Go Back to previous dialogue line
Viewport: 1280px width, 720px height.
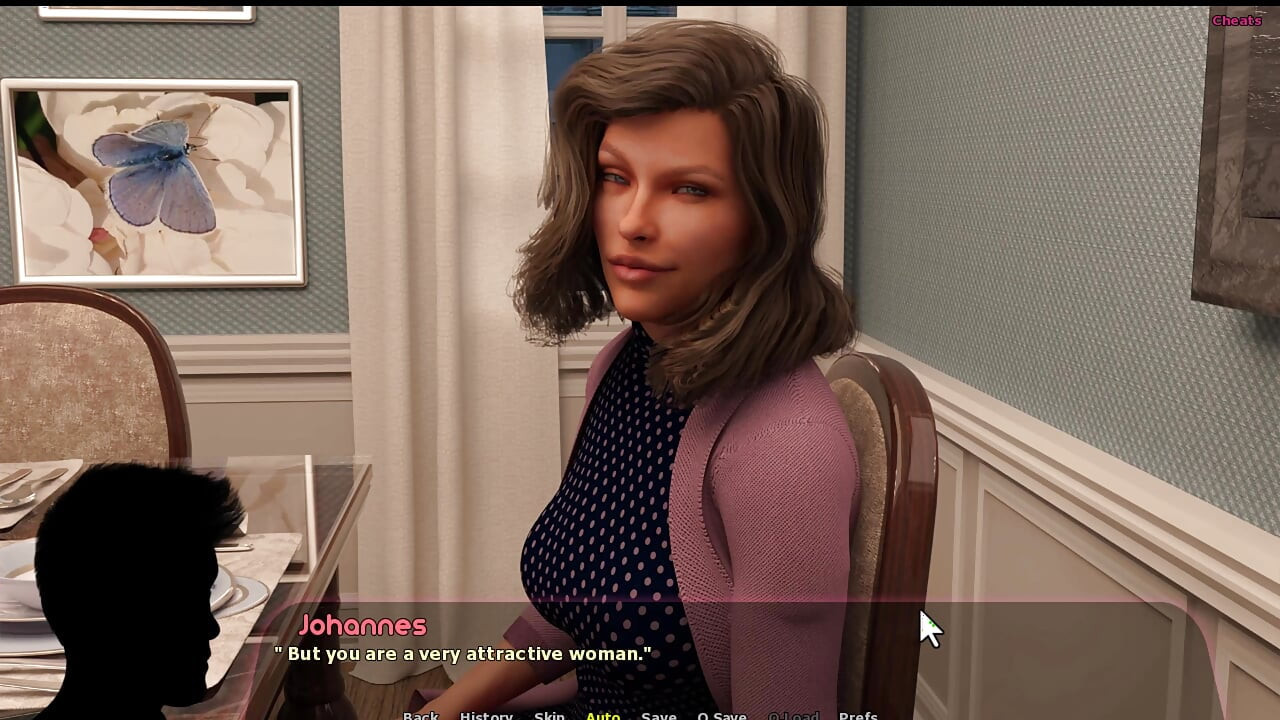point(420,715)
